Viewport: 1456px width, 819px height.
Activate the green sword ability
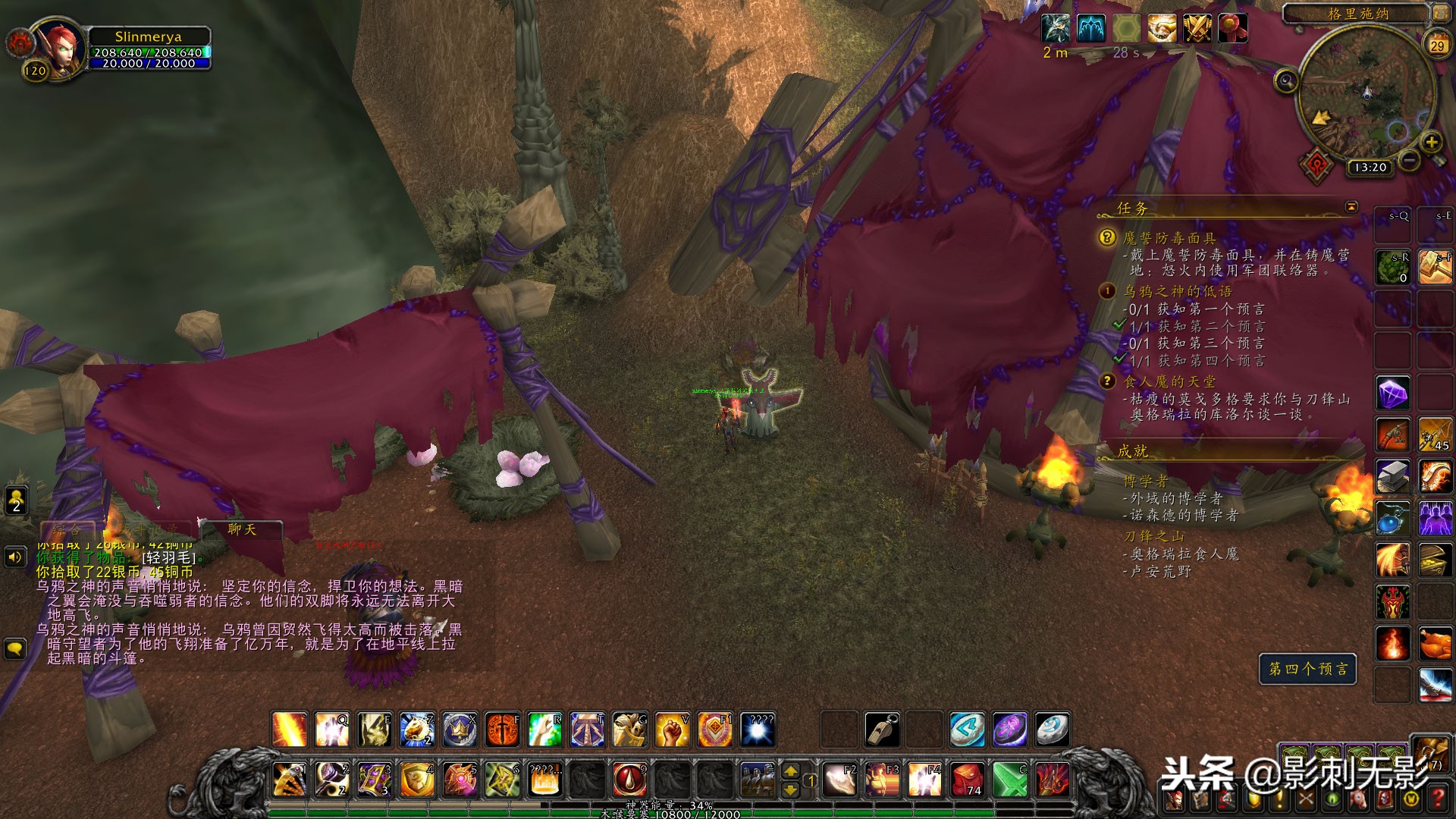[x=1010, y=779]
